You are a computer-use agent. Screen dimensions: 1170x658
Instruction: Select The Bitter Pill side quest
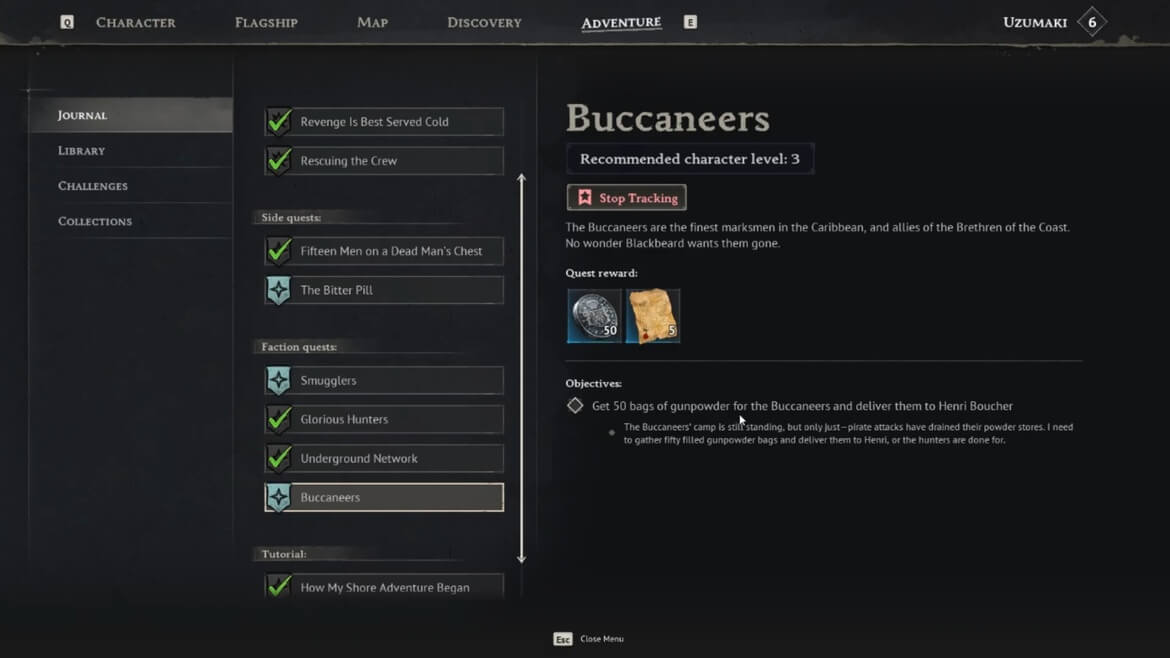tap(384, 290)
